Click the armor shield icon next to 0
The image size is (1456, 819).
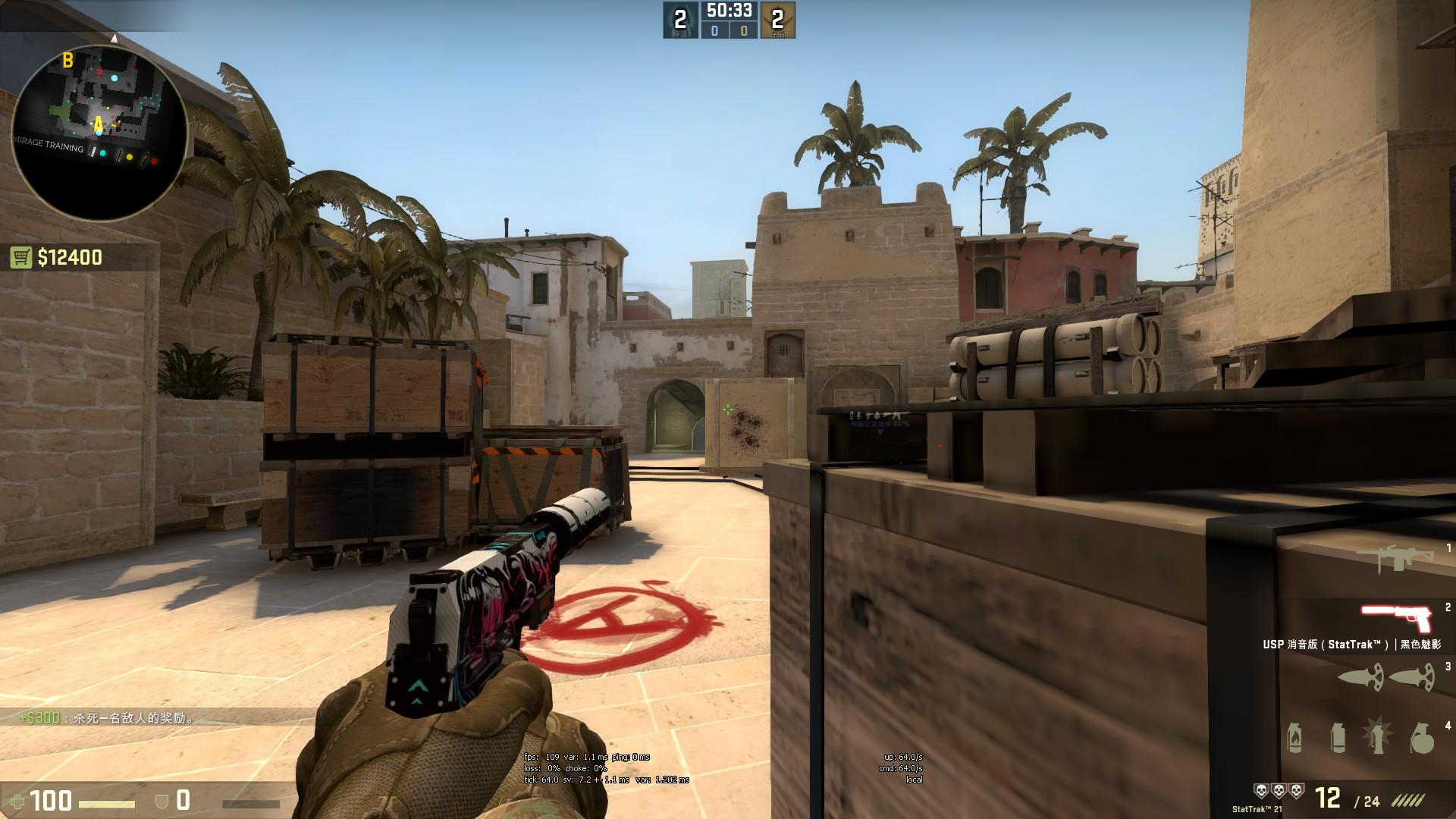[161, 800]
